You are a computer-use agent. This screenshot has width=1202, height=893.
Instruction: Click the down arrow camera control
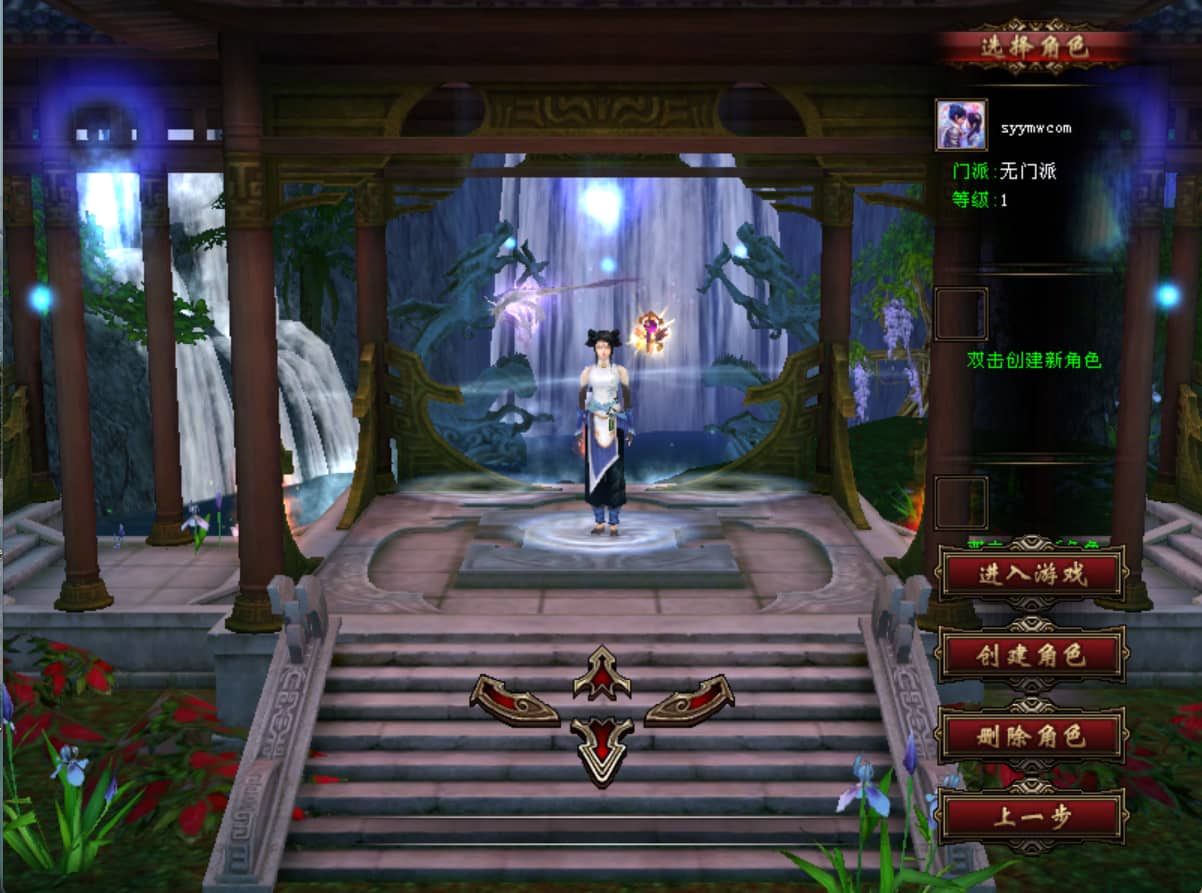point(602,748)
